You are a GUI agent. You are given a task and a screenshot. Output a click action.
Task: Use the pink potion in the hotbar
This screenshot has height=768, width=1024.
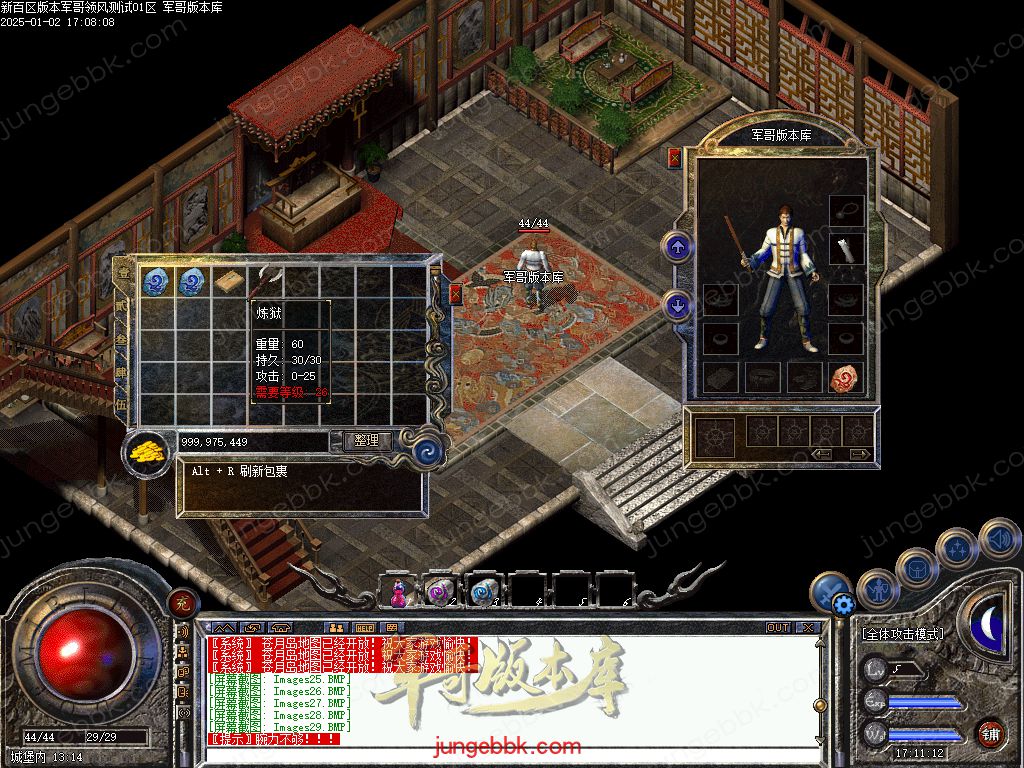[x=397, y=592]
